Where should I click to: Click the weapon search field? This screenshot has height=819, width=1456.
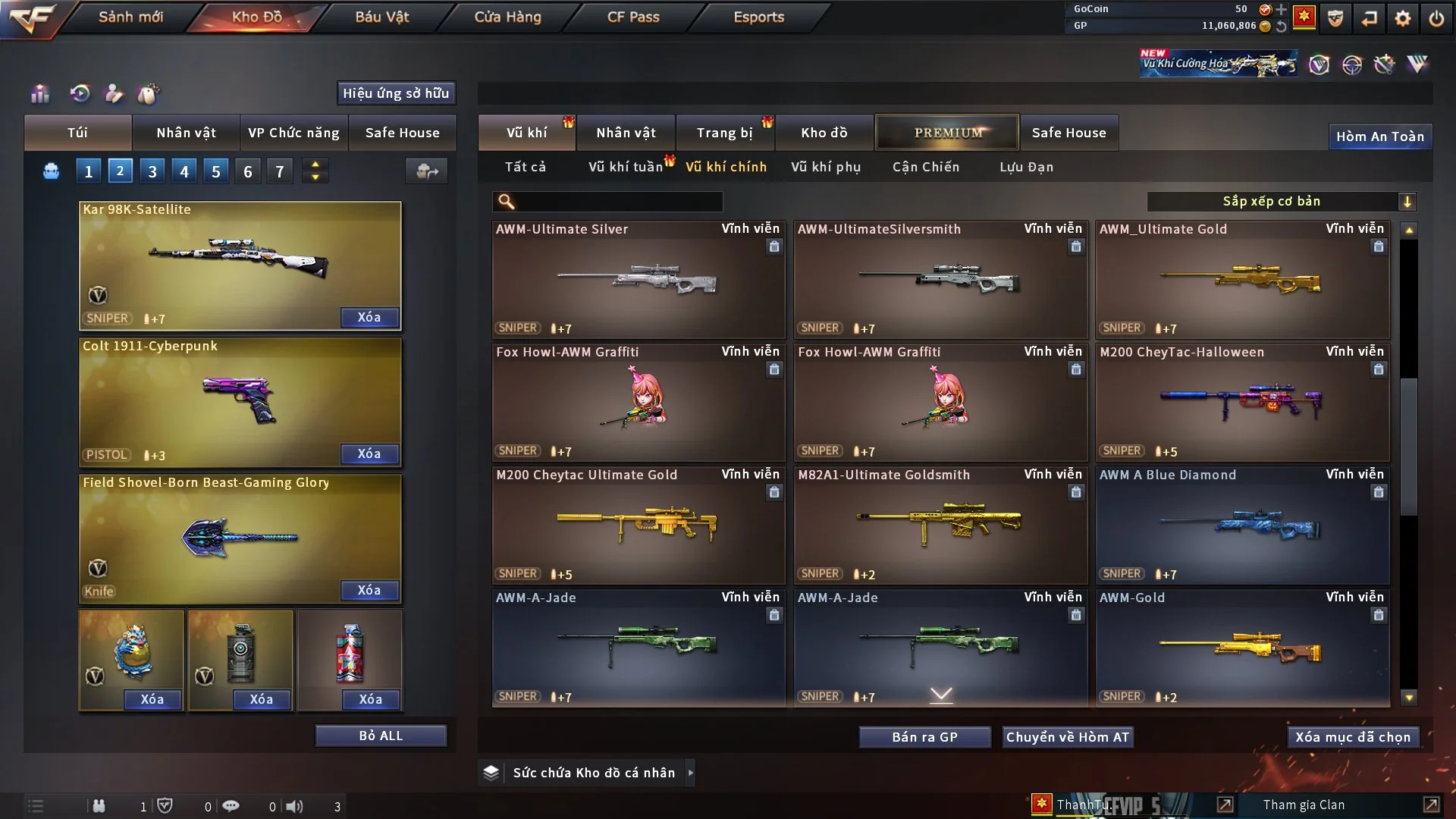coord(618,202)
